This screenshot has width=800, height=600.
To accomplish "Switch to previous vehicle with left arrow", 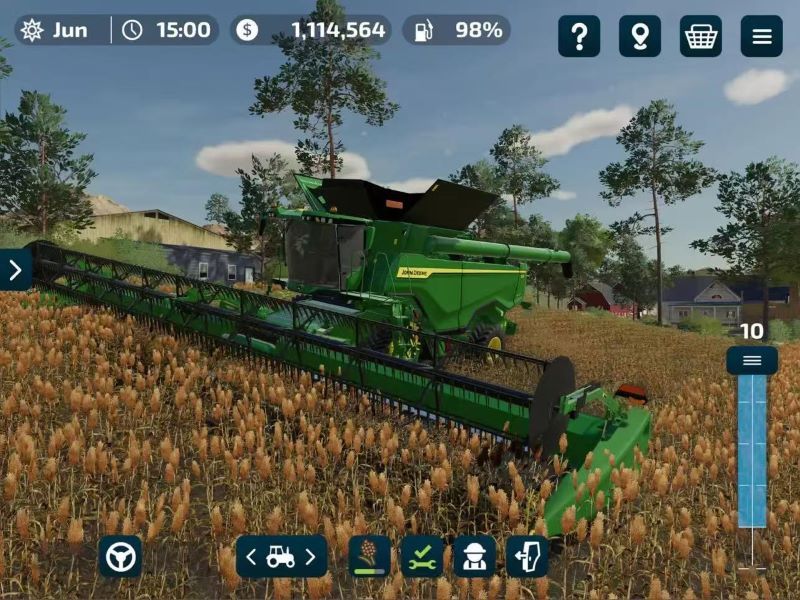I will (x=252, y=556).
